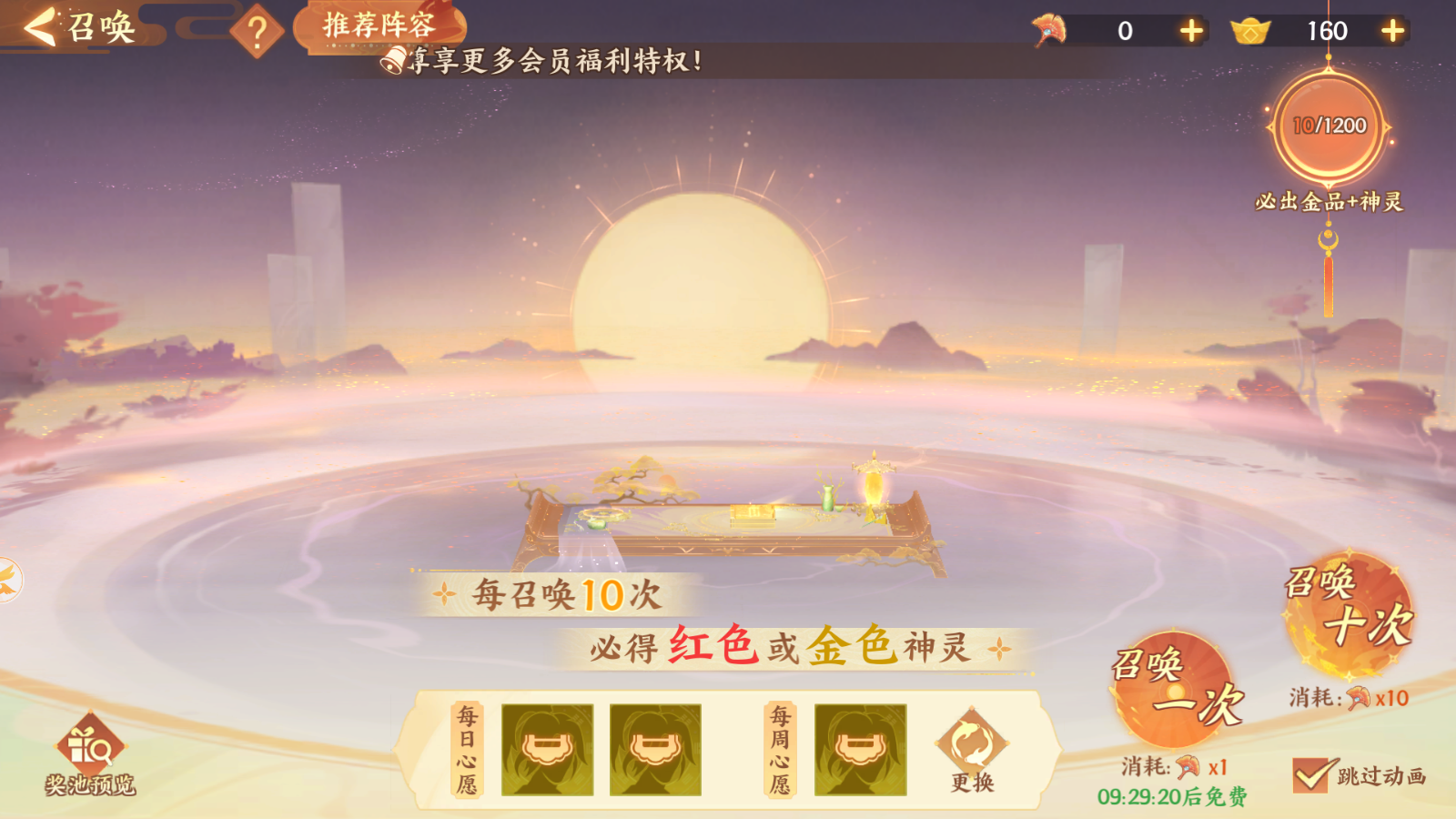Select the 每周心愿 weekly wish slot
The height and width of the screenshot is (819, 1456).
pyautogui.click(x=860, y=750)
